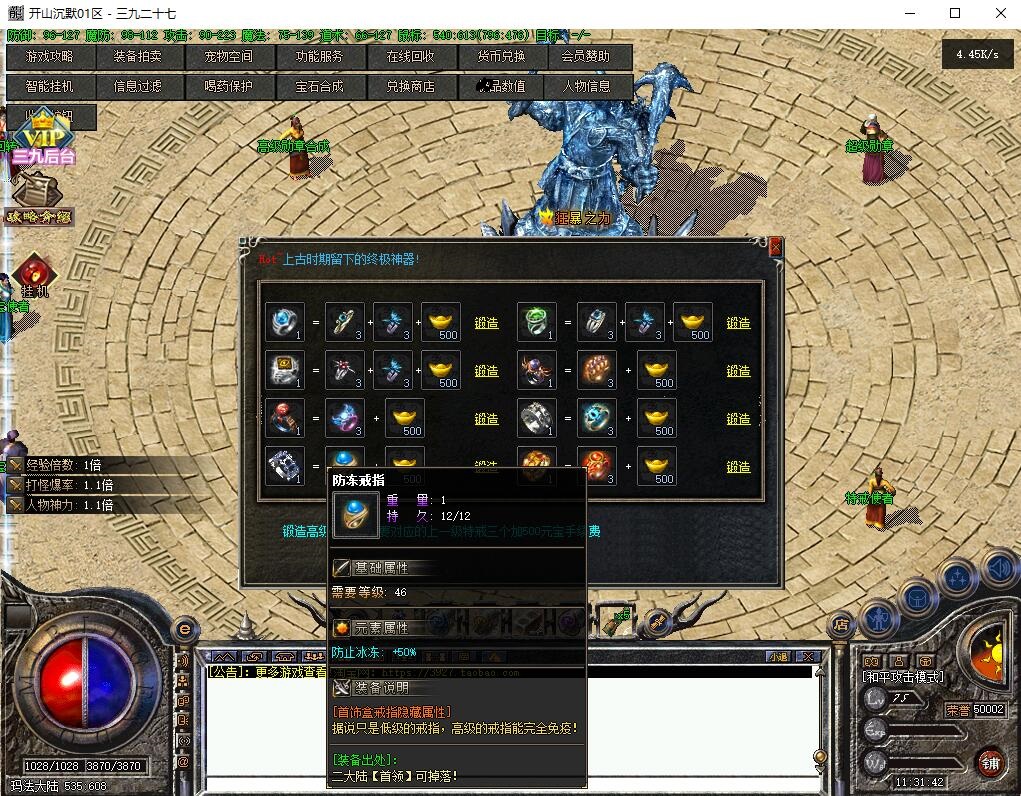Image resolution: width=1021 pixels, height=796 pixels.
Task: Open the 兑换商店 exchange shop
Action: click(x=410, y=87)
